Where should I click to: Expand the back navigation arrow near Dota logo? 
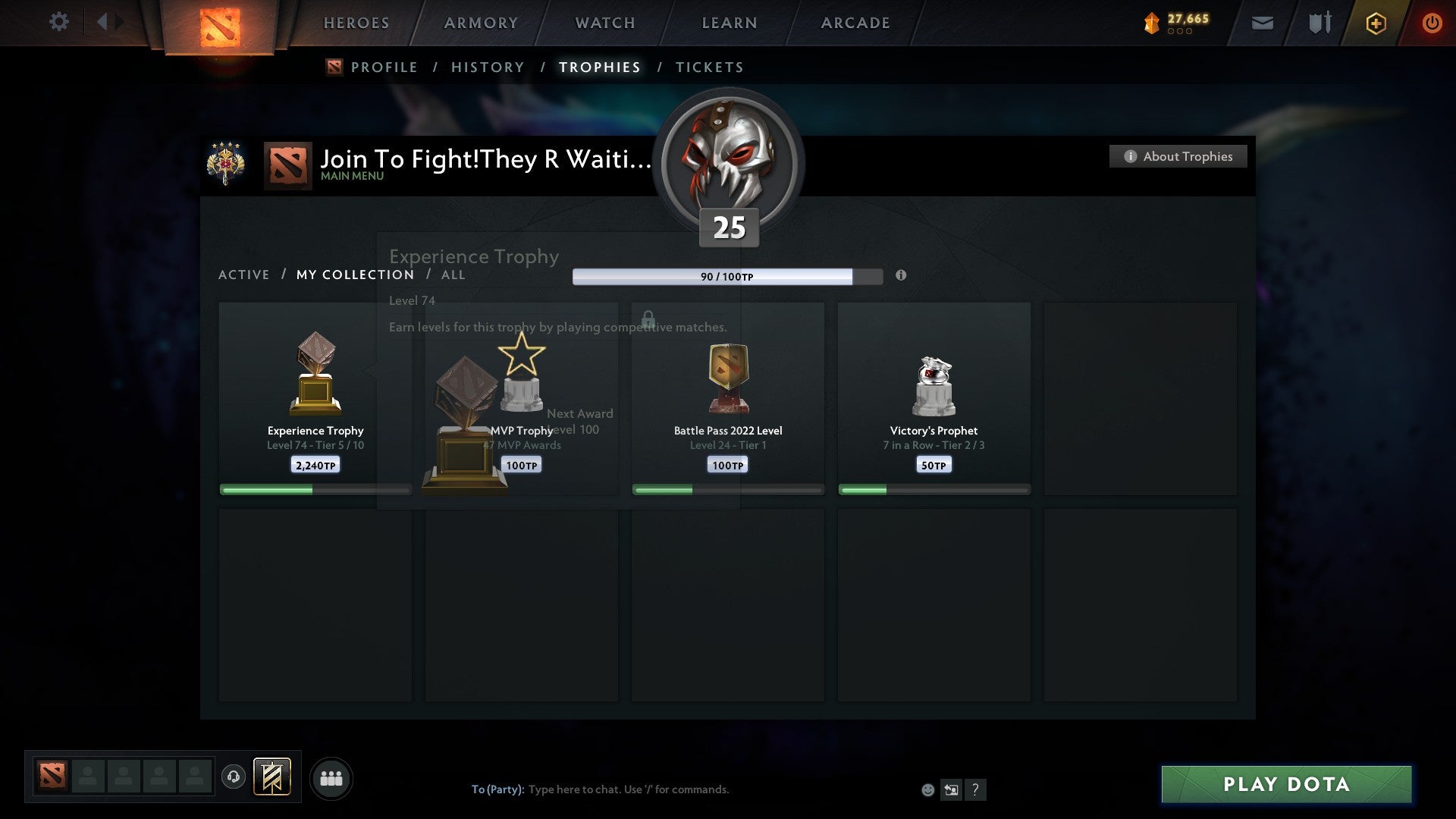[x=104, y=21]
